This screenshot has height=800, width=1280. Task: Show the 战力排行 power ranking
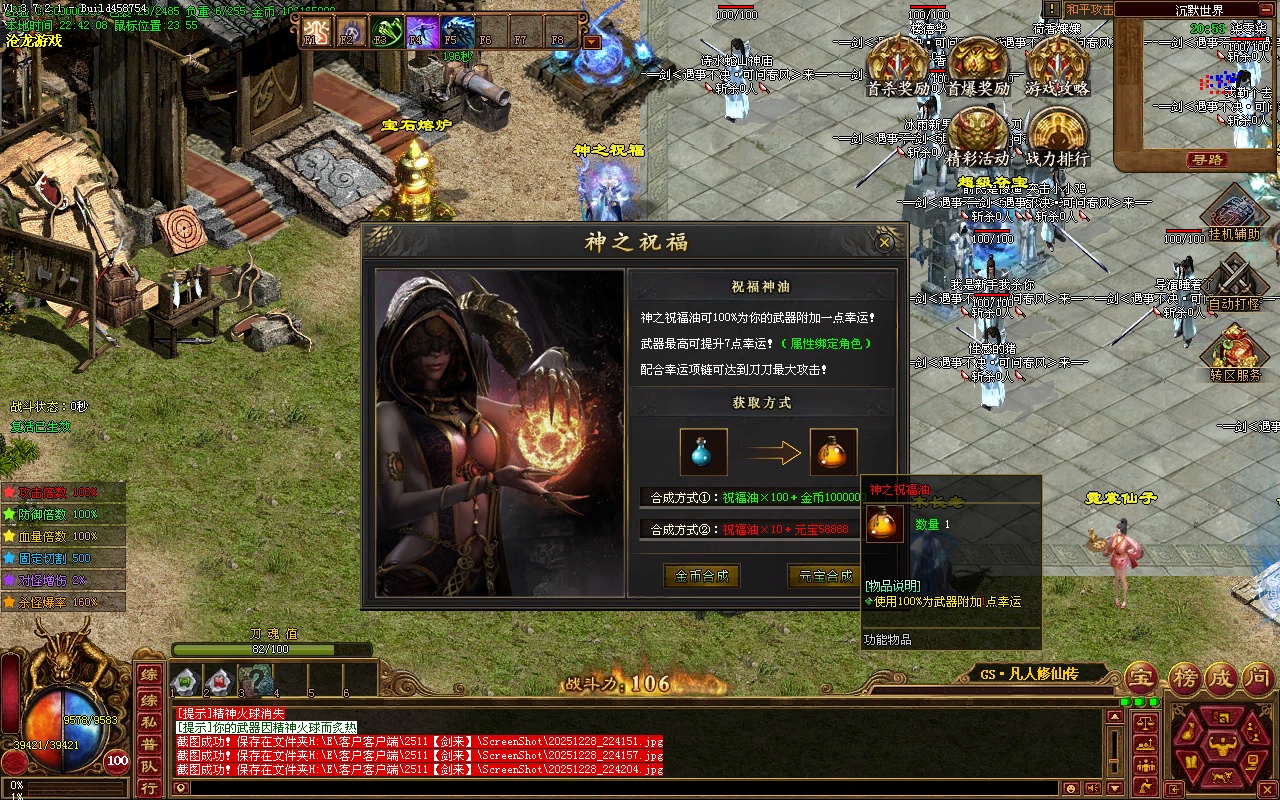pyautogui.click(x=1058, y=136)
